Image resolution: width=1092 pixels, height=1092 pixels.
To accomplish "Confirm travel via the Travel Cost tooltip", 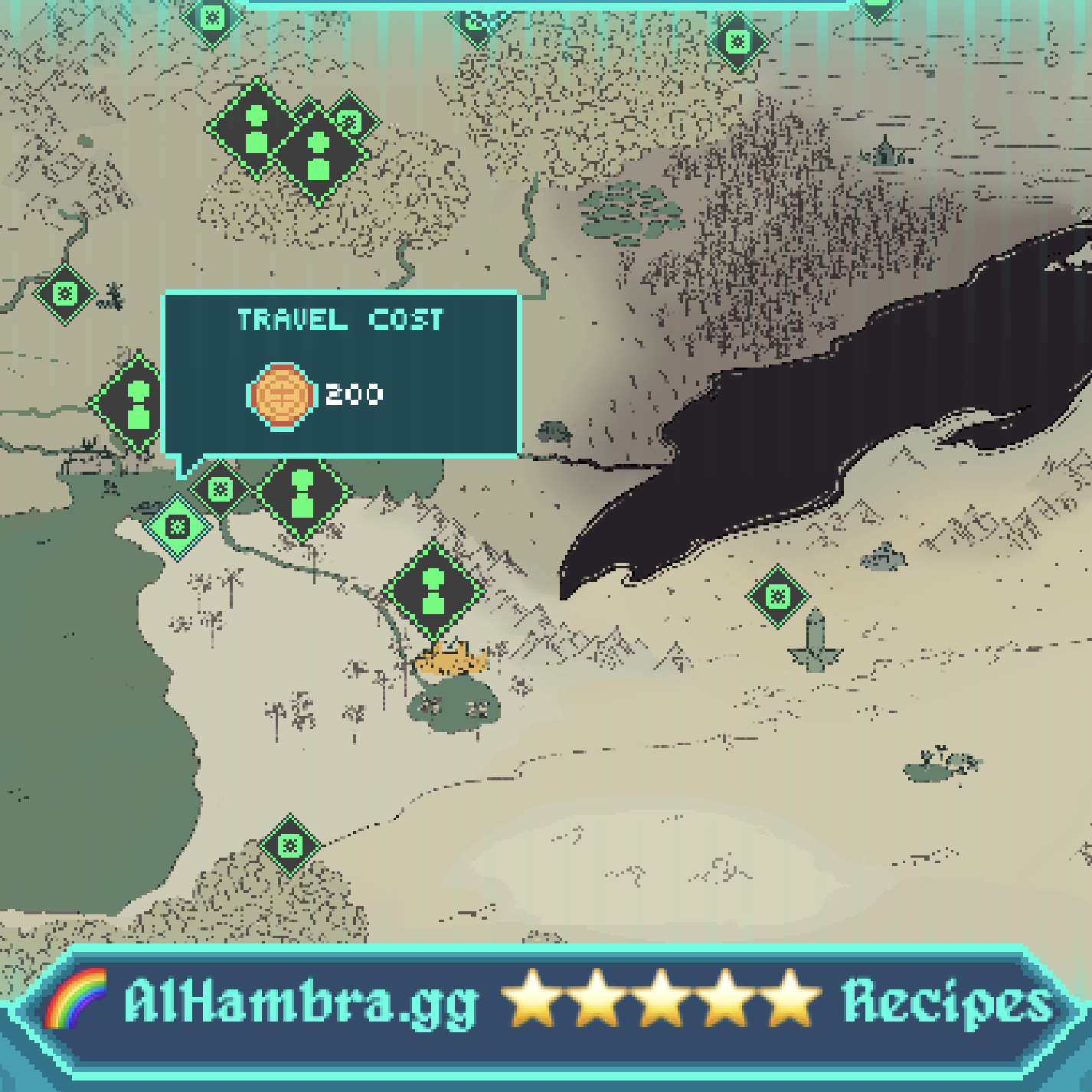I will [x=342, y=371].
